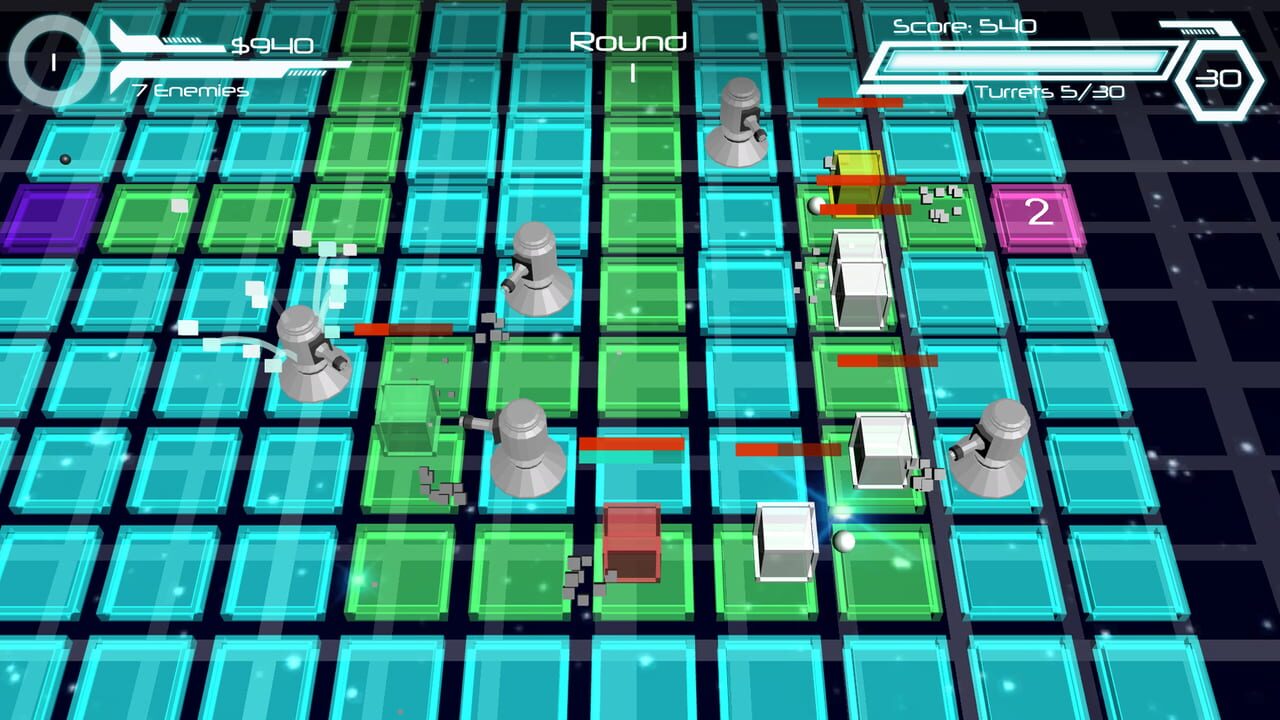Click the rightmost turret near the white cube
Viewport: 1280px width, 720px height.
(x=995, y=440)
